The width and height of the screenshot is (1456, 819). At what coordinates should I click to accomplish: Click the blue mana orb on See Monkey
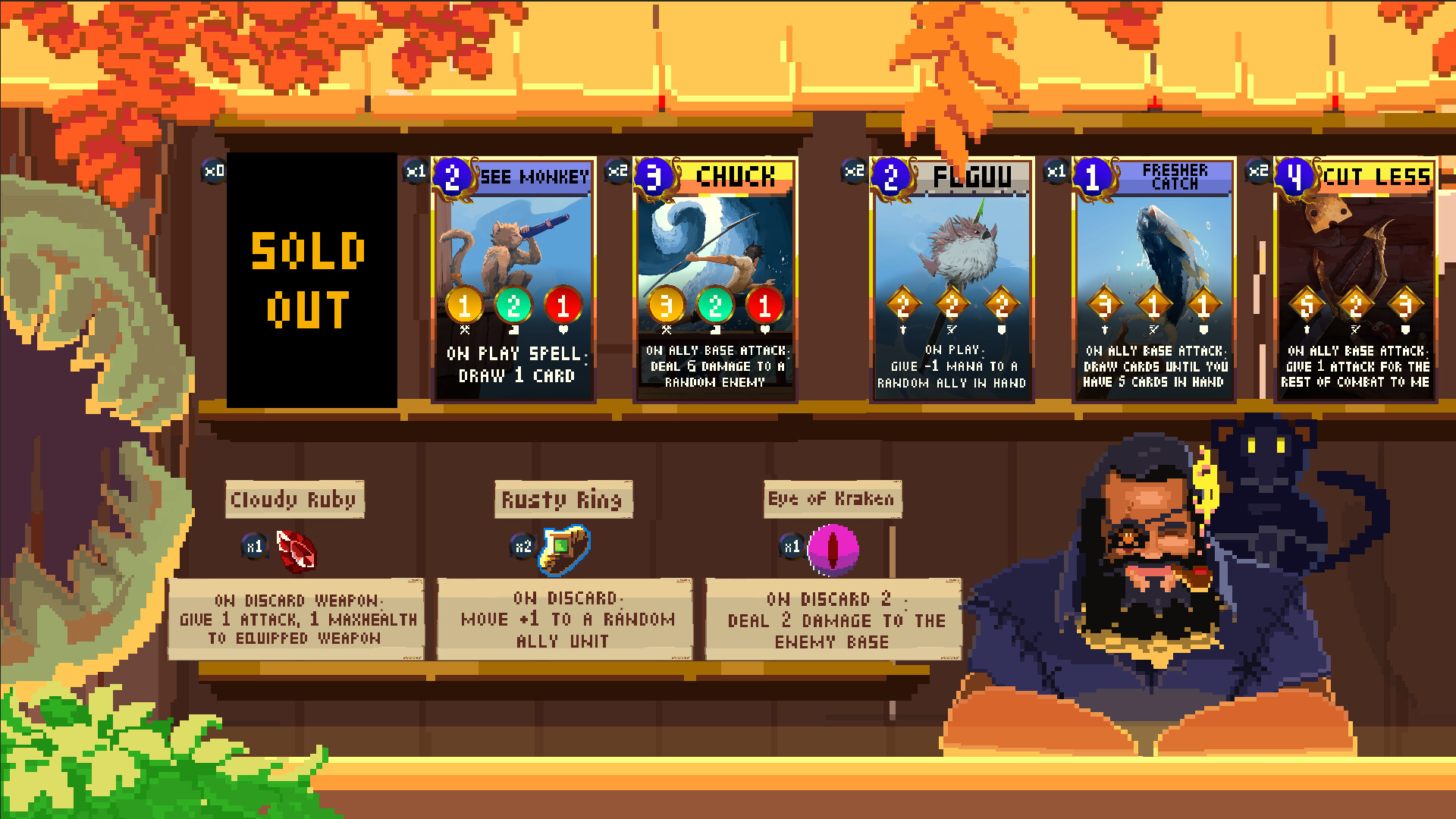451,176
